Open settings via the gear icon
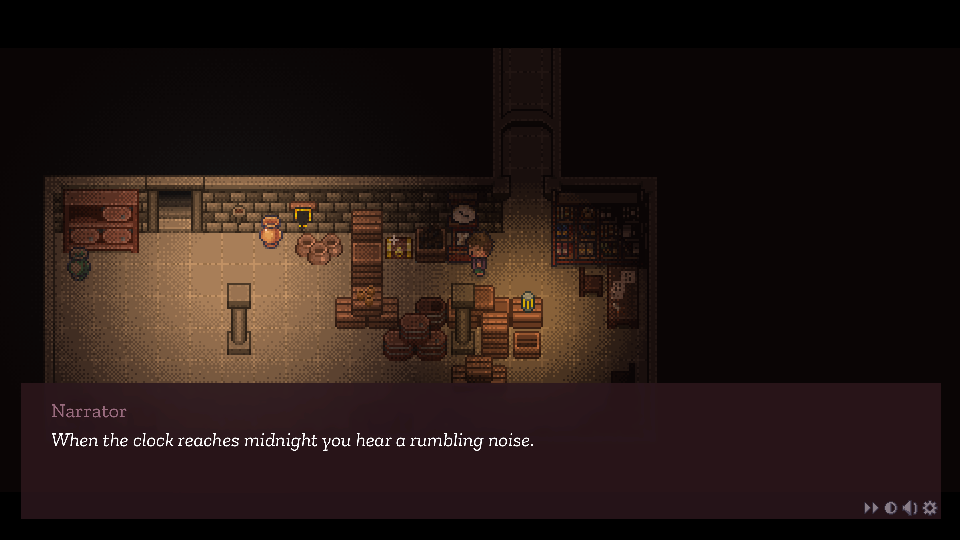Screen dimensions: 960x540 pos(930,508)
